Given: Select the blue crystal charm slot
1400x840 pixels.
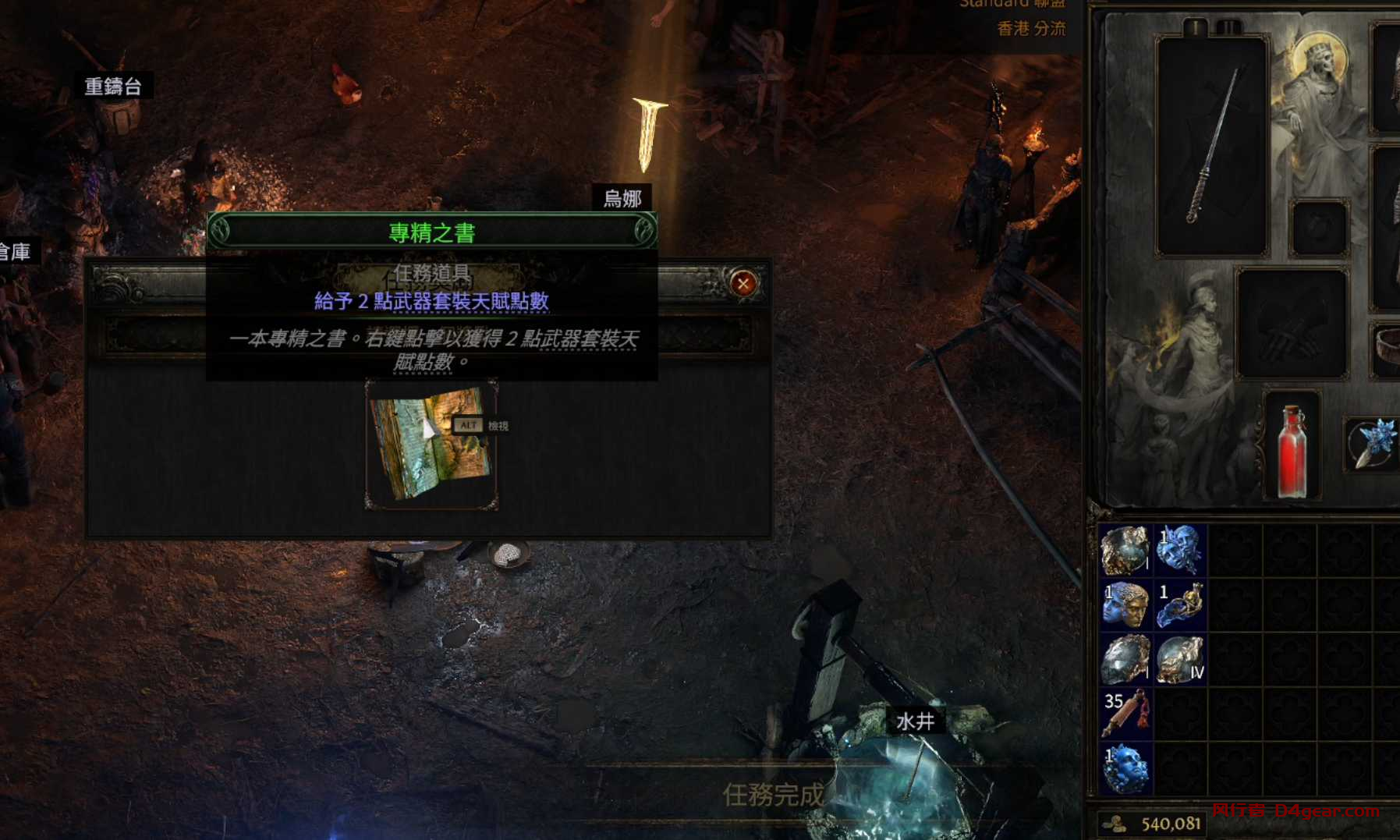Looking at the screenshot, I should [1373, 444].
